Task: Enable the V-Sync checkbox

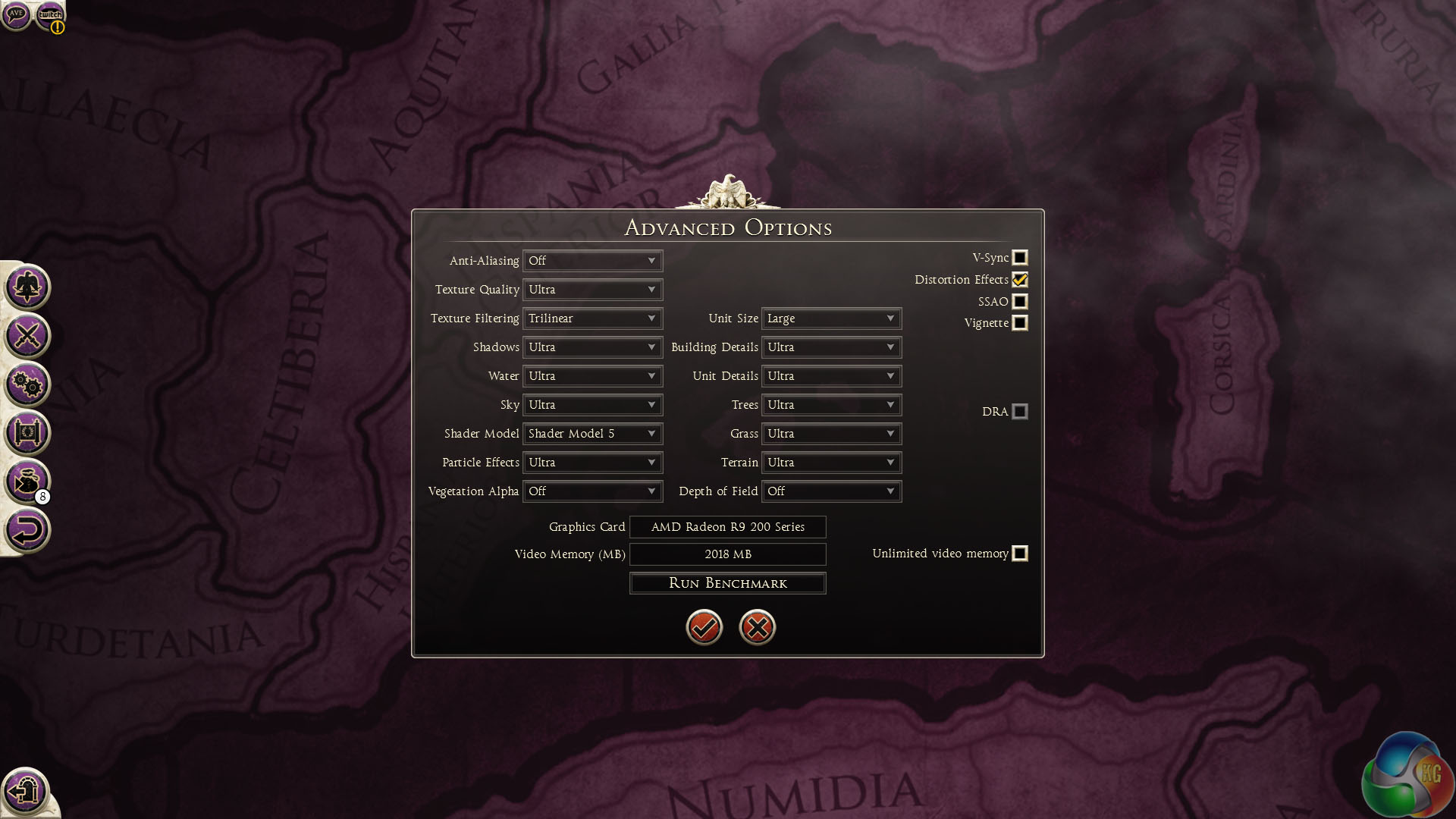Action: pyautogui.click(x=1020, y=258)
